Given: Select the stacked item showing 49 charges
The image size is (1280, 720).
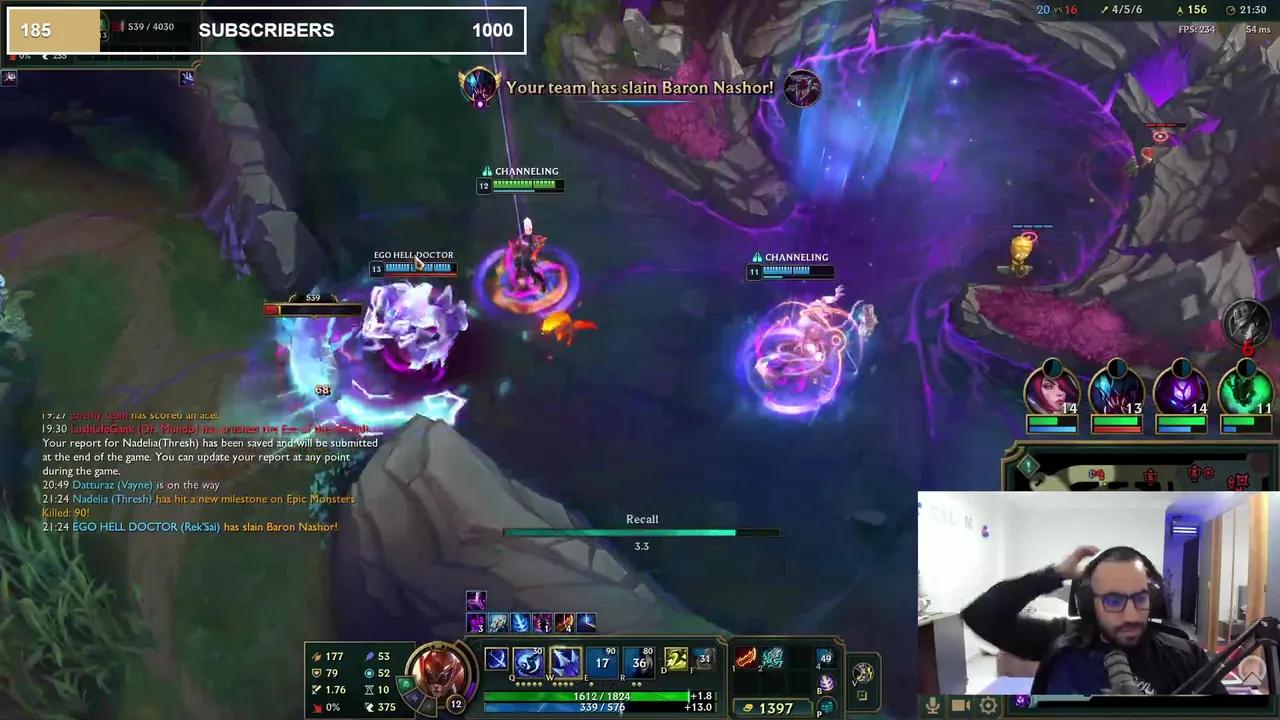Looking at the screenshot, I should pyautogui.click(x=824, y=657).
